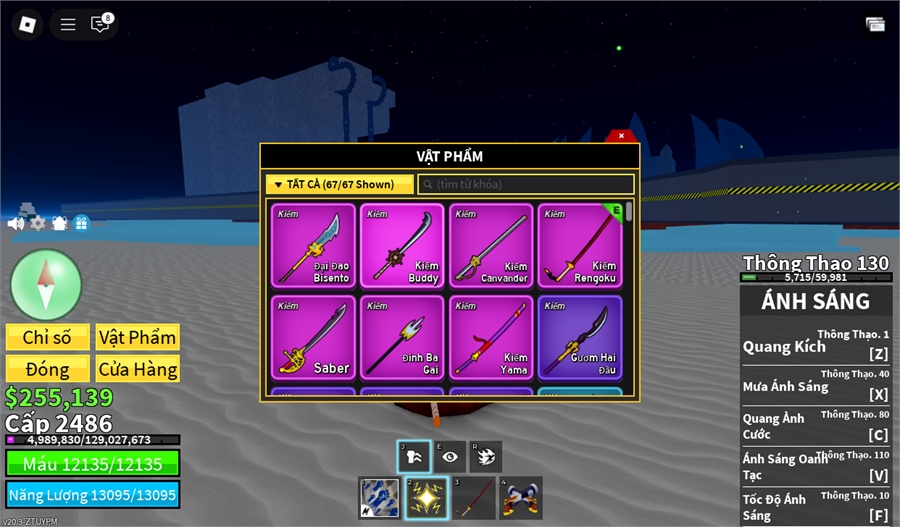This screenshot has width=900, height=527.
Task: Open the Chỉ số stats panel
Action: pyautogui.click(x=47, y=338)
